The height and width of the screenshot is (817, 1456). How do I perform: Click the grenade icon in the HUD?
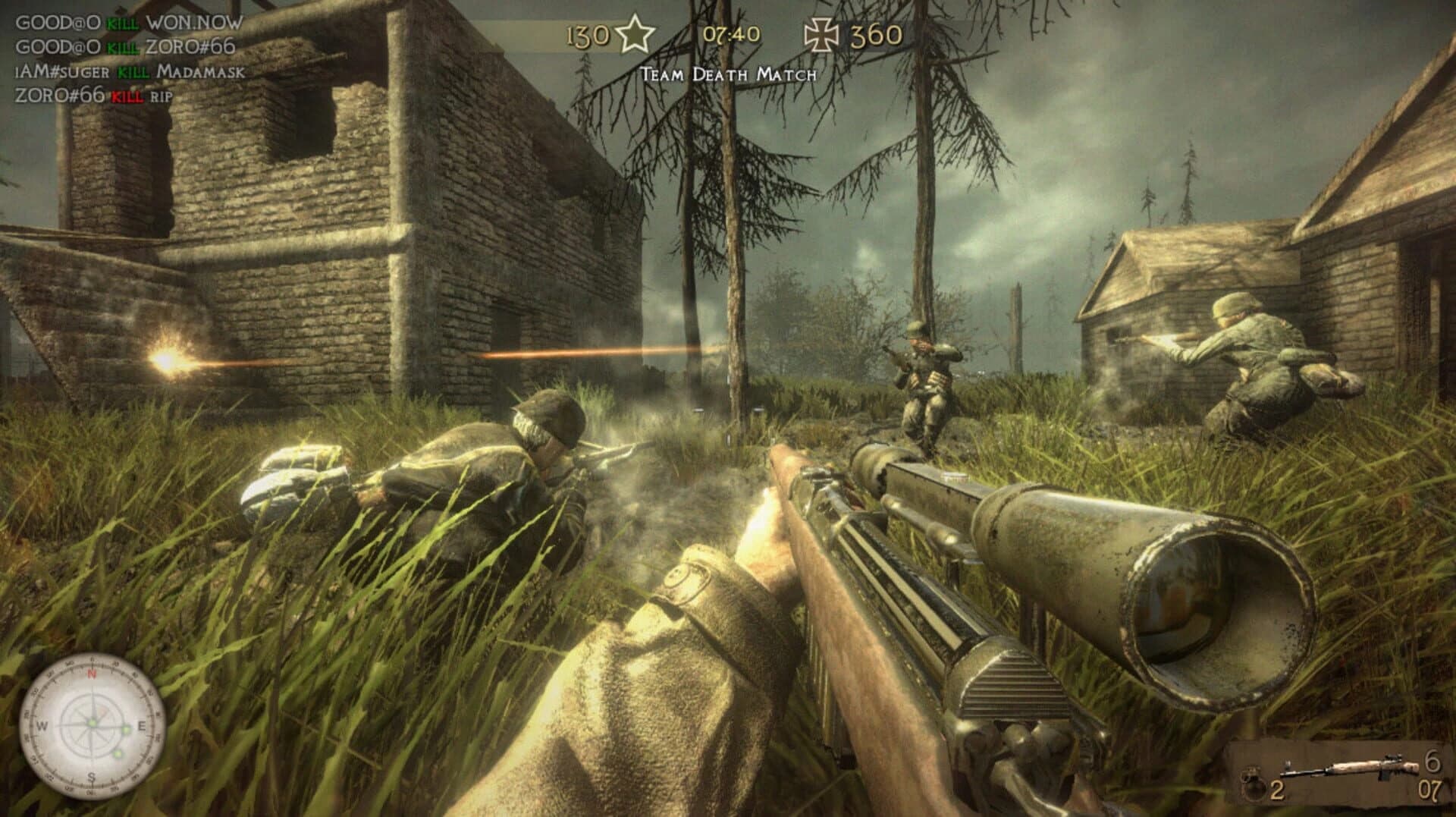(1254, 783)
